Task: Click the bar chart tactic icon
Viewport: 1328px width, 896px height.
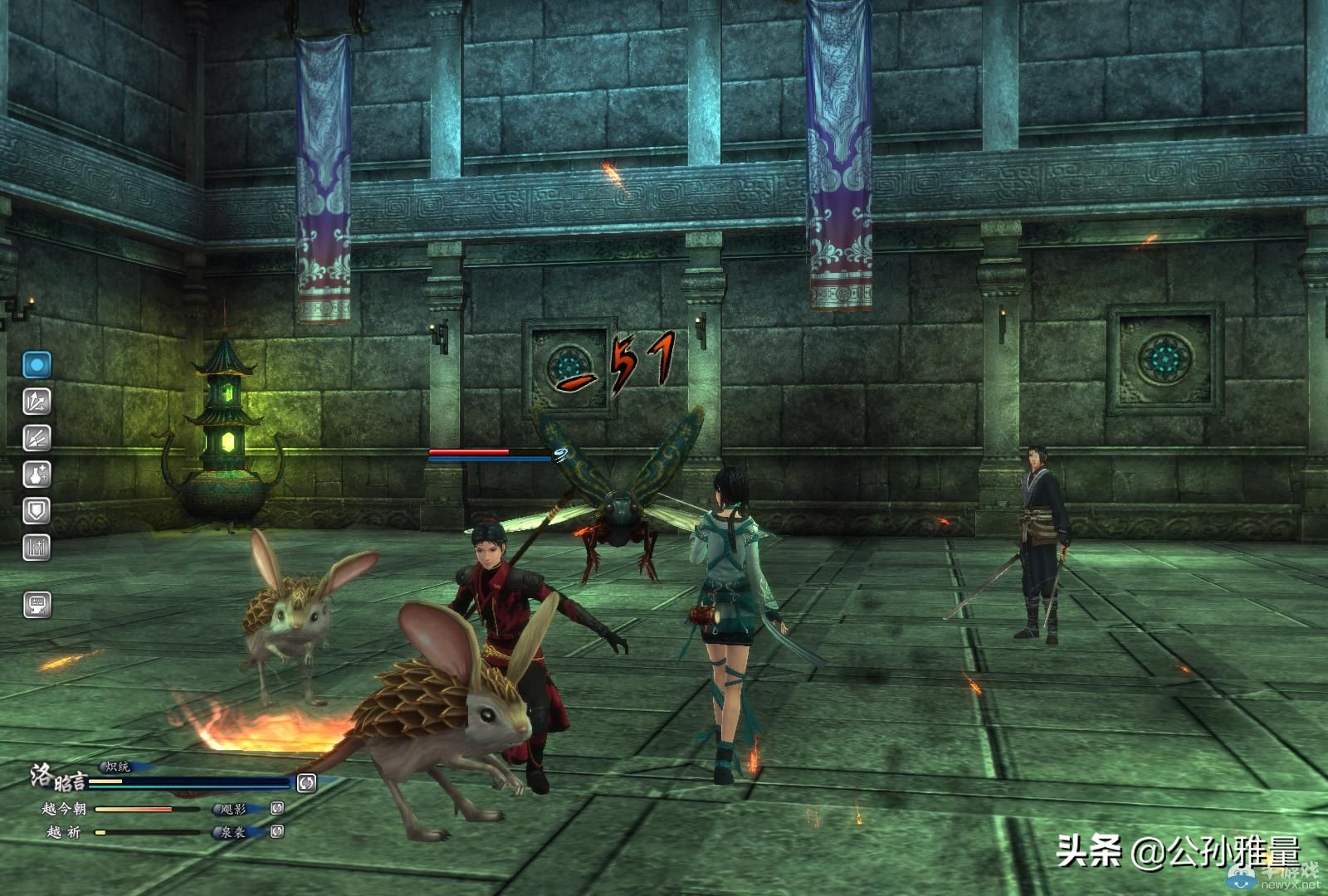Action: coord(37,548)
